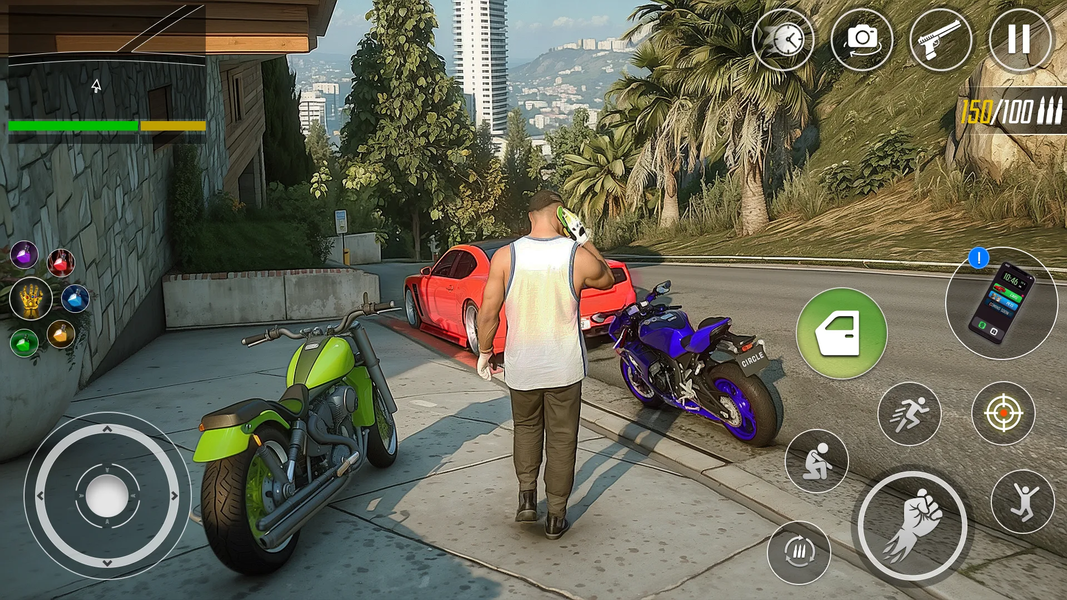The image size is (1067, 600).
Task: Punch with the fist attack button
Action: (912, 526)
